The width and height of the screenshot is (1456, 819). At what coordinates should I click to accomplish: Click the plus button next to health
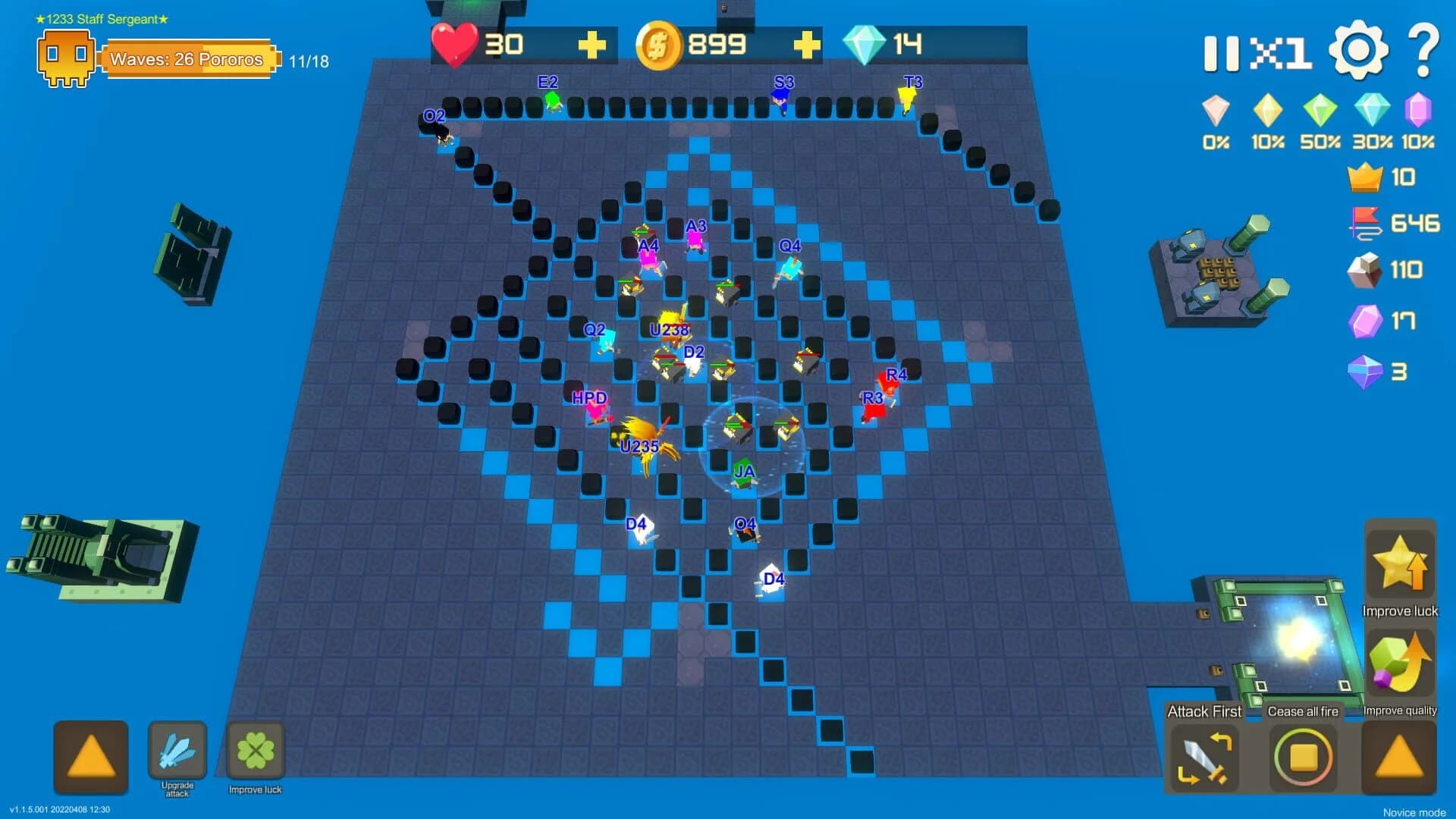[x=593, y=45]
